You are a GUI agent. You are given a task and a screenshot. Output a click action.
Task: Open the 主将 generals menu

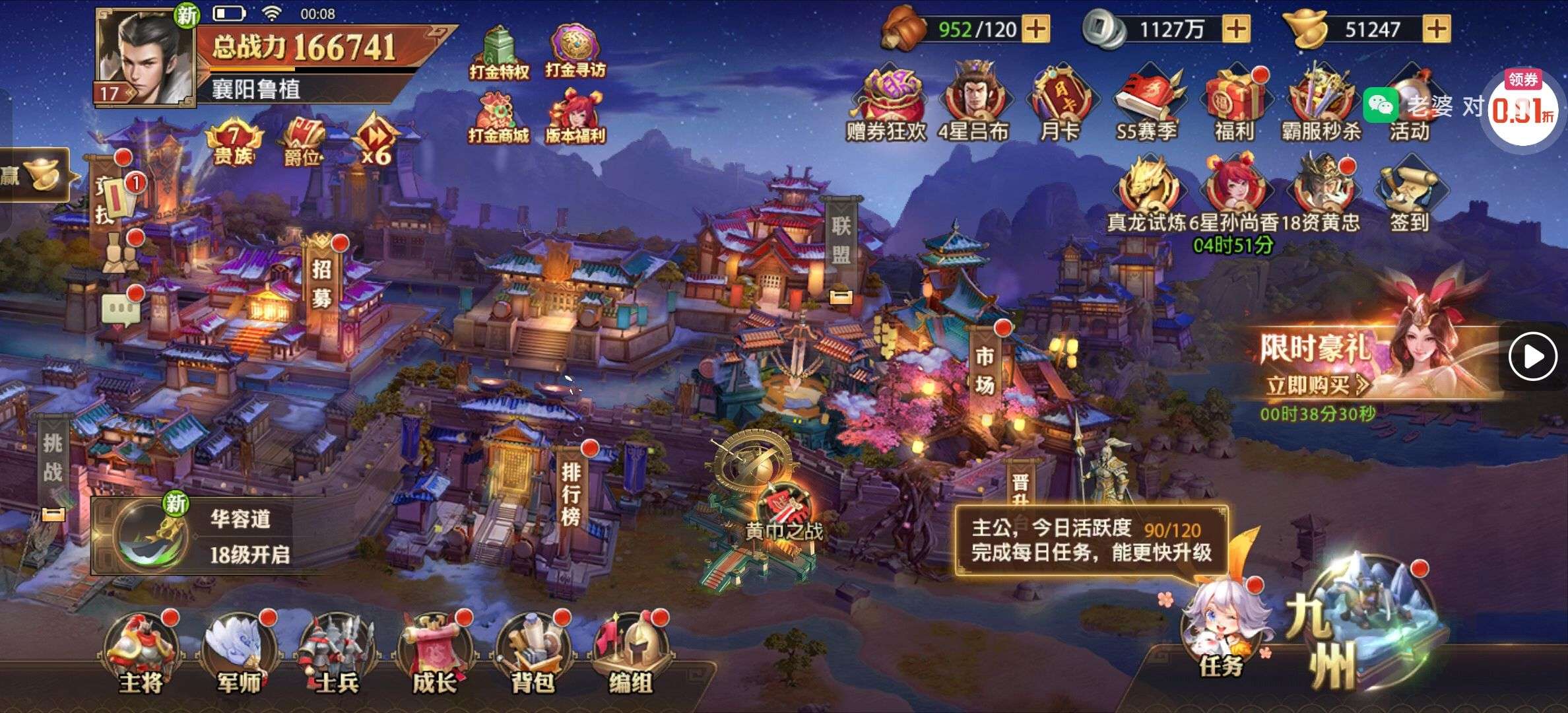coord(141,654)
